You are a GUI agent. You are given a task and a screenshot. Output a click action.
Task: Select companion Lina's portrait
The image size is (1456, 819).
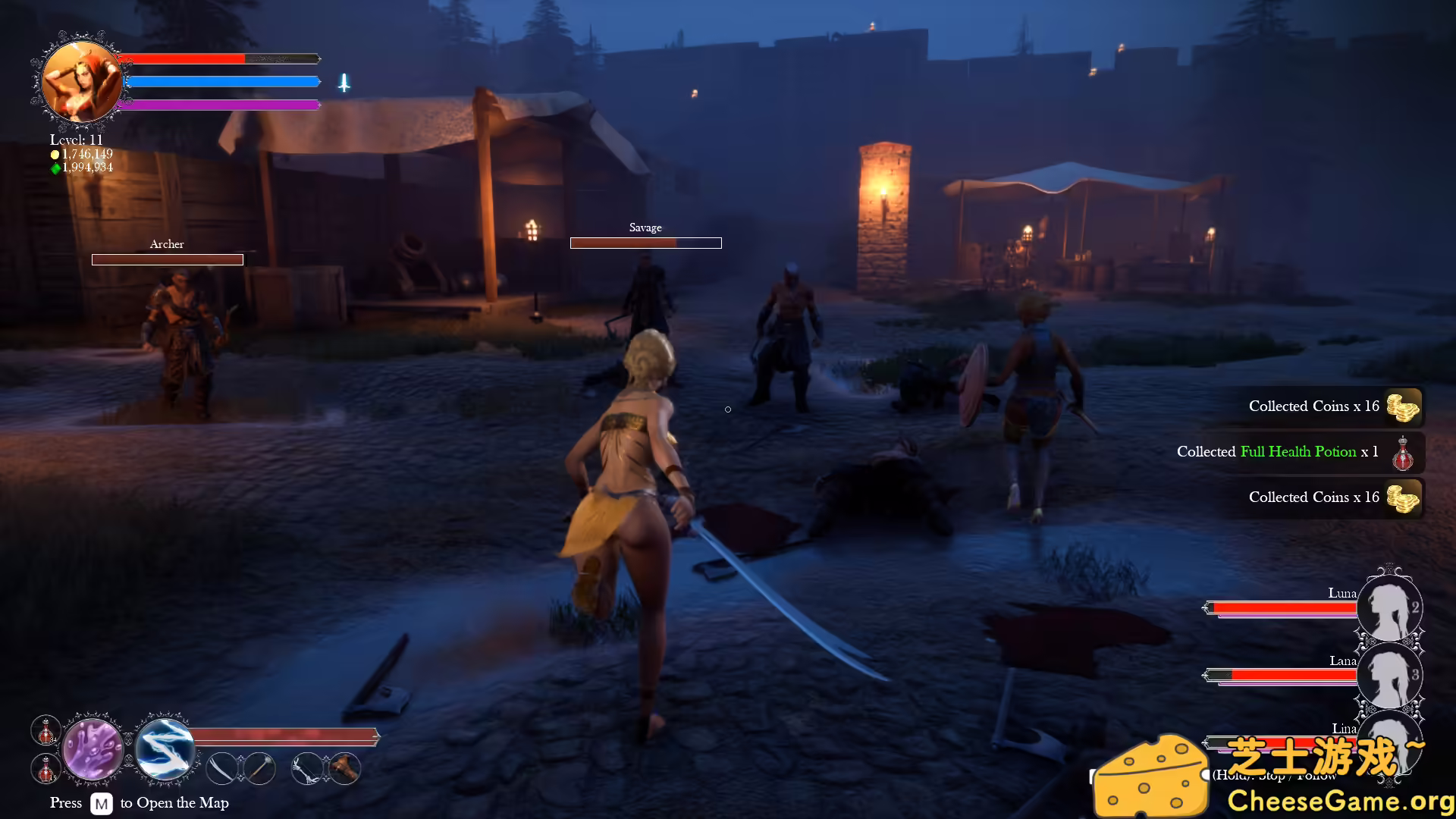coord(1389,732)
